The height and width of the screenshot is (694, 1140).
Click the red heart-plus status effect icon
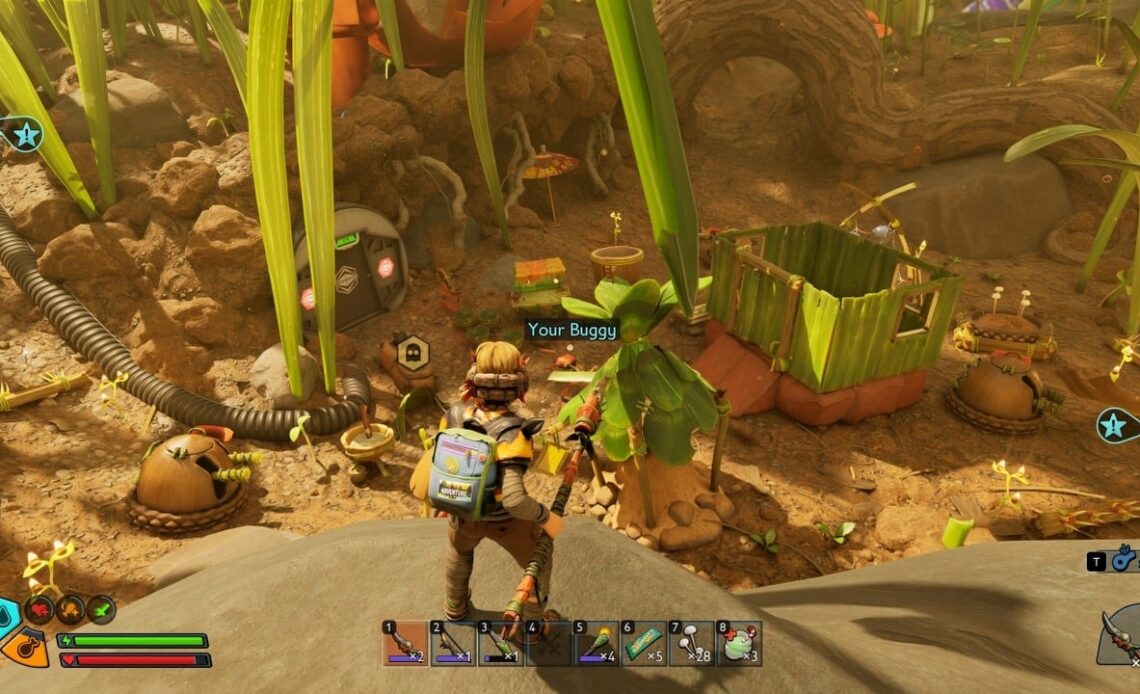point(40,608)
